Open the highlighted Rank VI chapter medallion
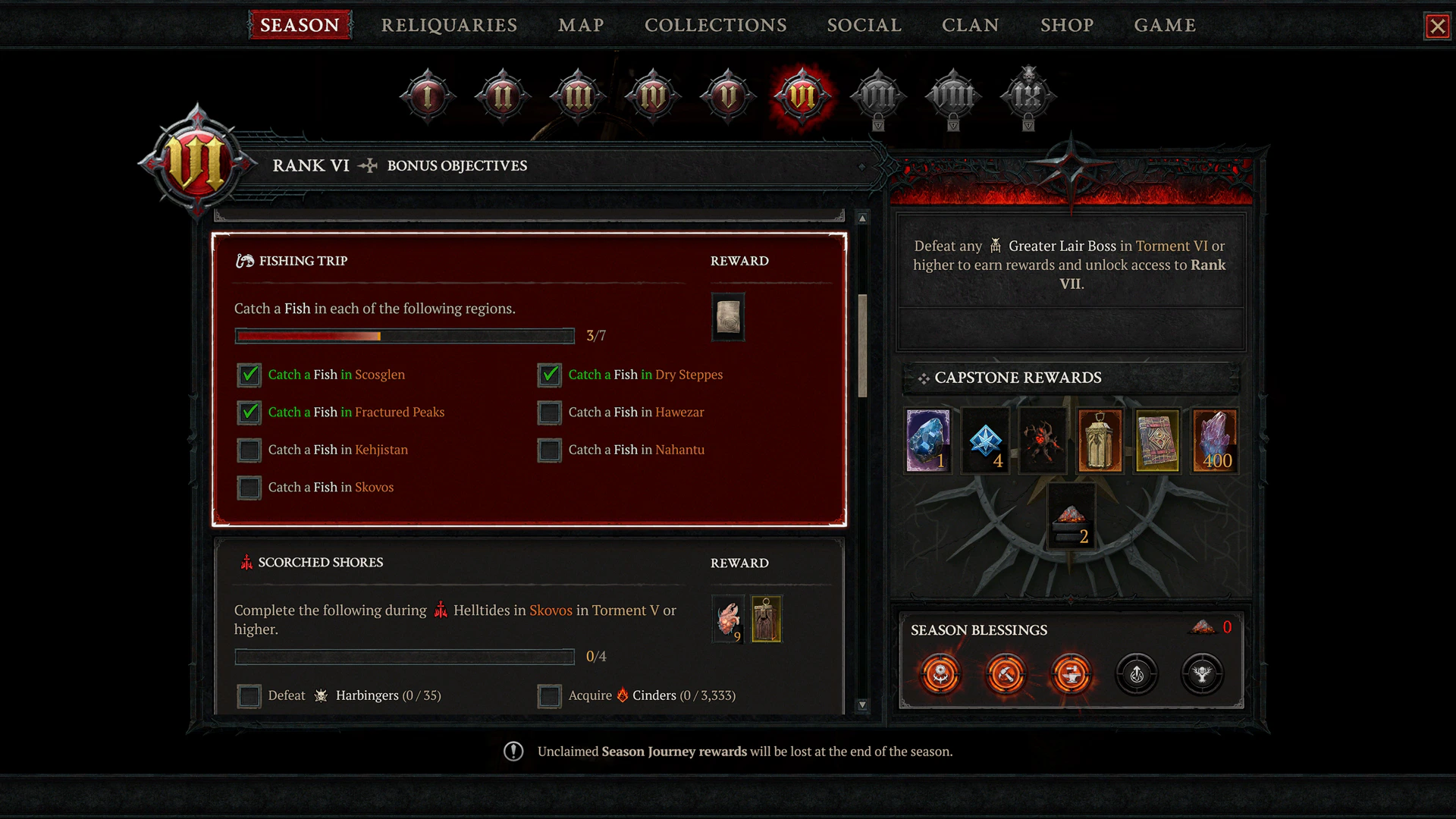 (802, 96)
